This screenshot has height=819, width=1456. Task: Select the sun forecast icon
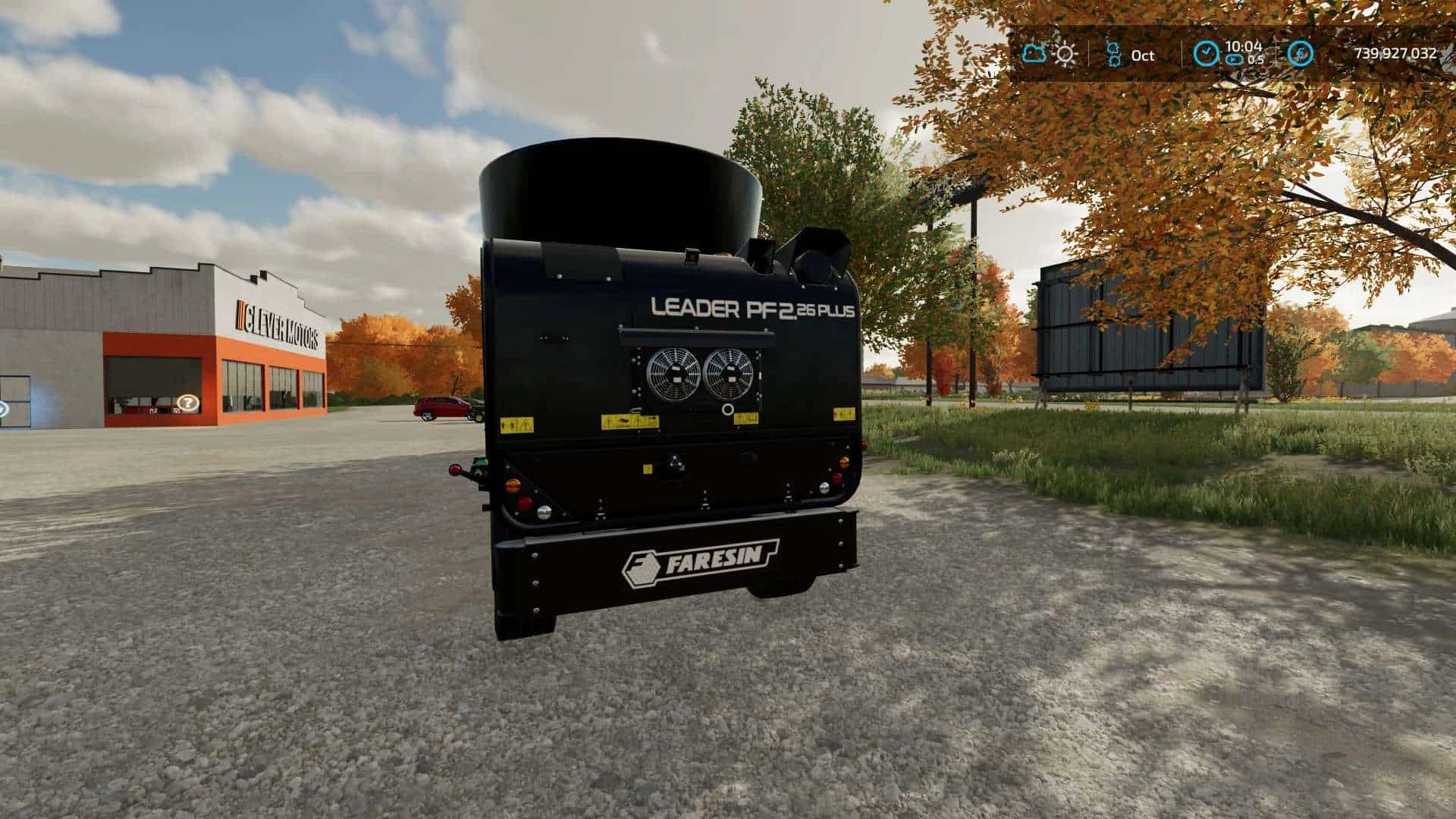click(1065, 54)
